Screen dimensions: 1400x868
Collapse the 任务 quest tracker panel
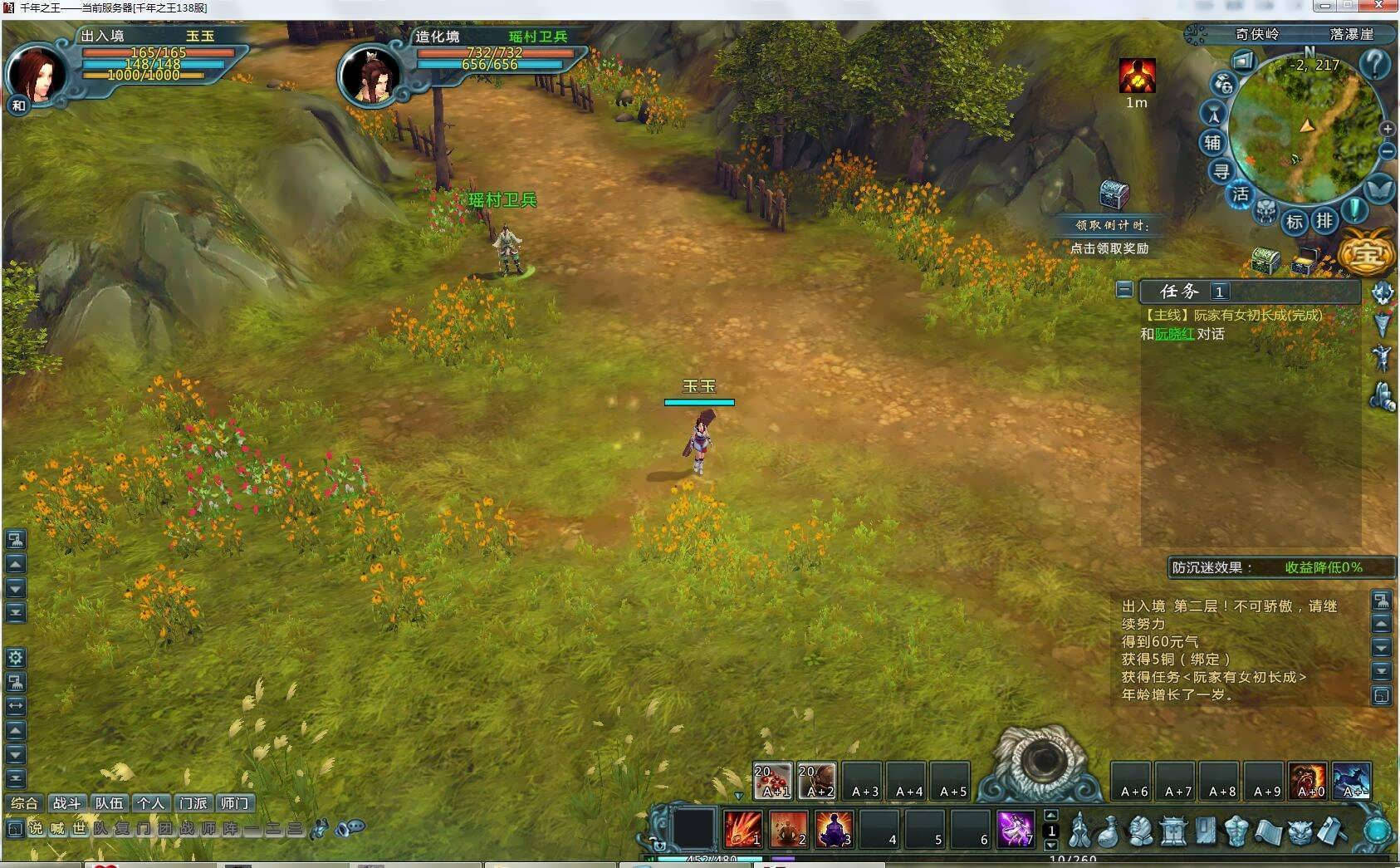1124,290
